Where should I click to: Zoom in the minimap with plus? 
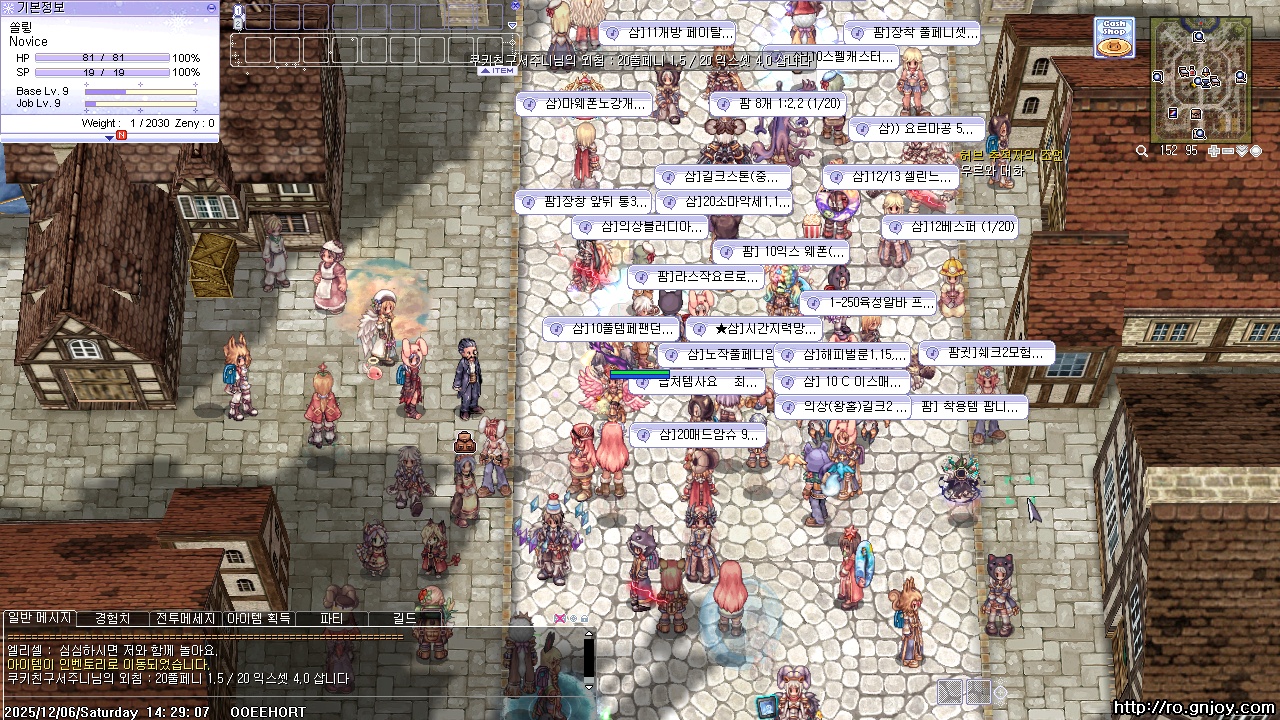[1213, 151]
